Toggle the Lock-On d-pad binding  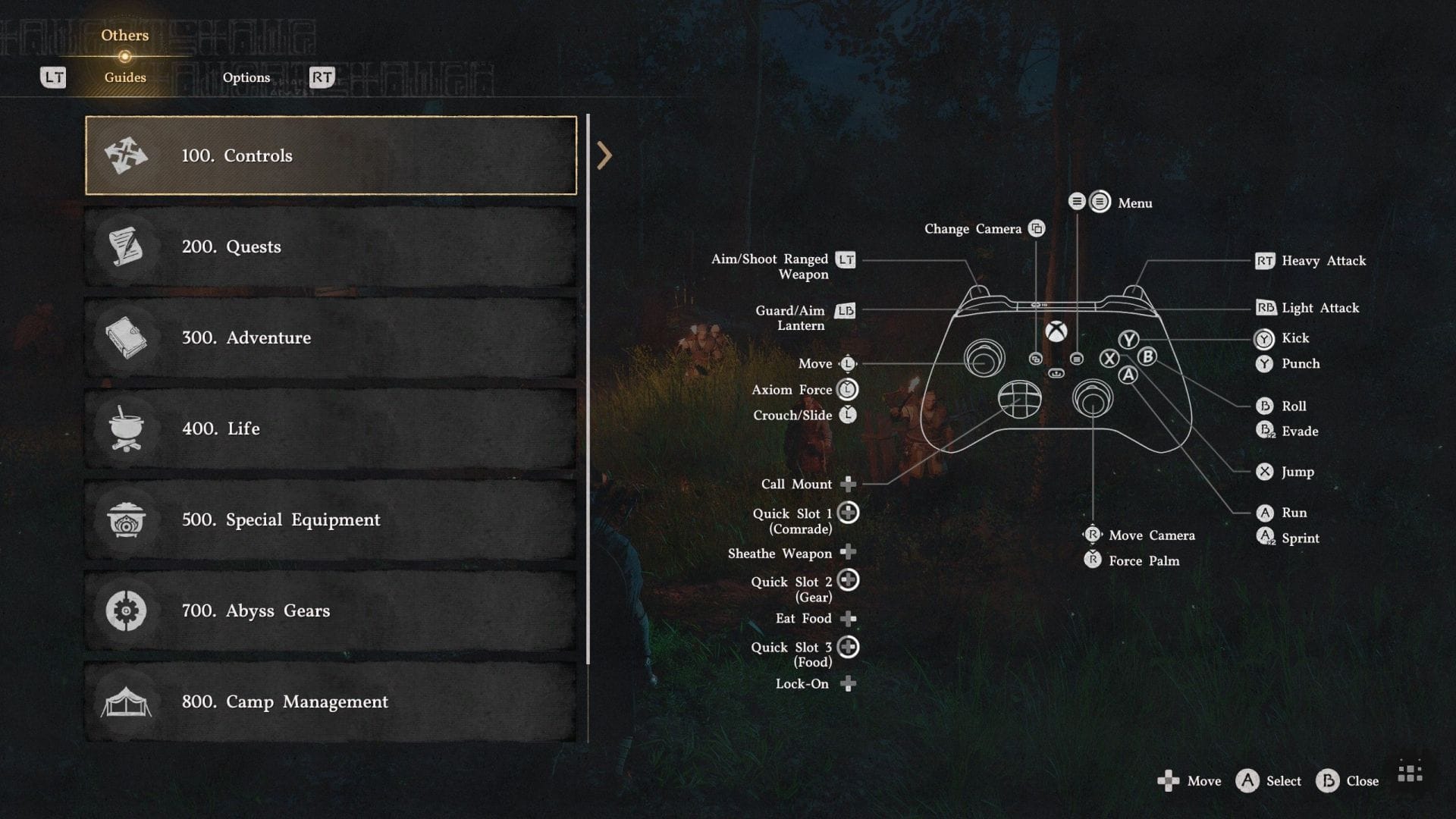click(x=847, y=682)
